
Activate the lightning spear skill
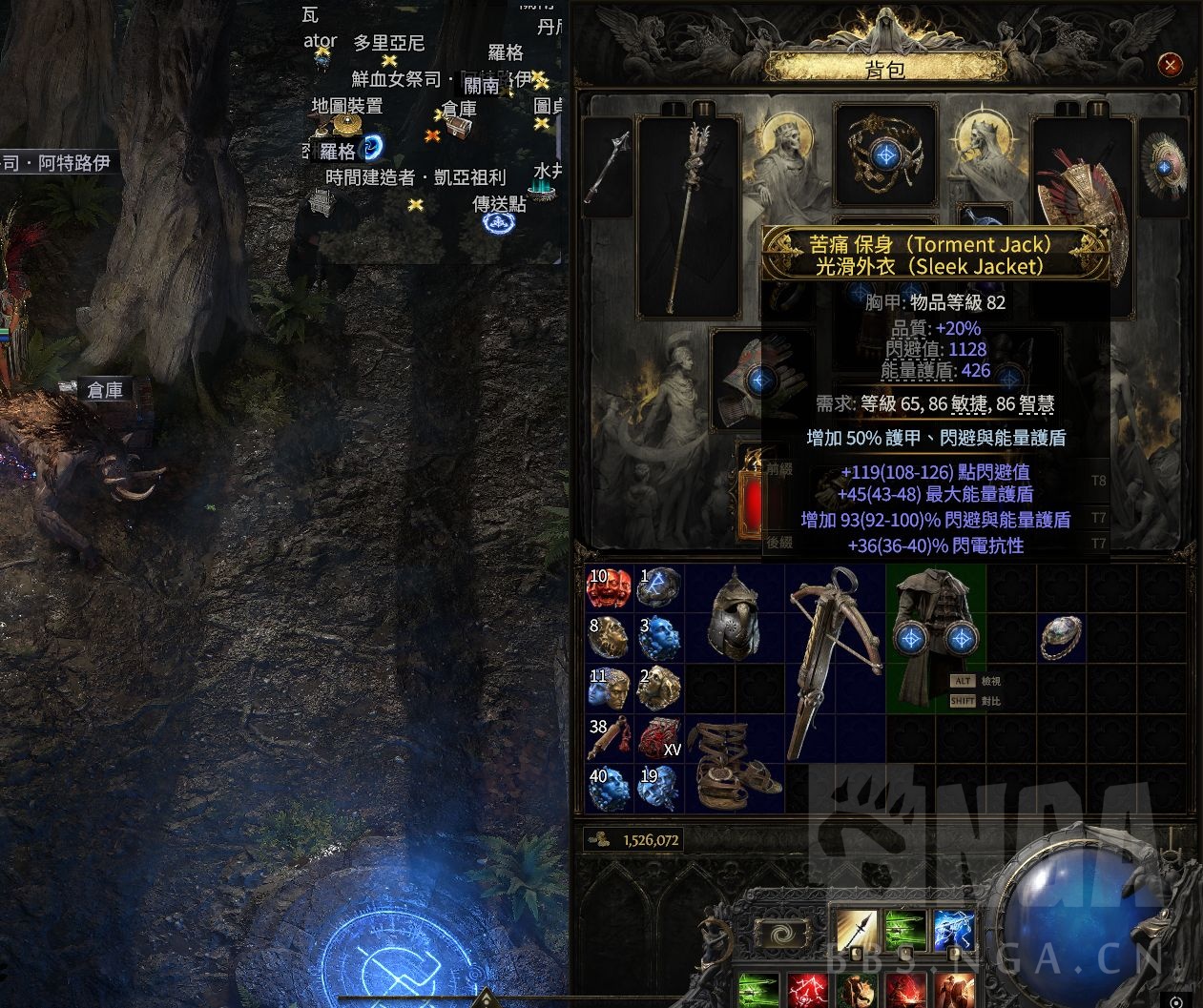(953, 930)
